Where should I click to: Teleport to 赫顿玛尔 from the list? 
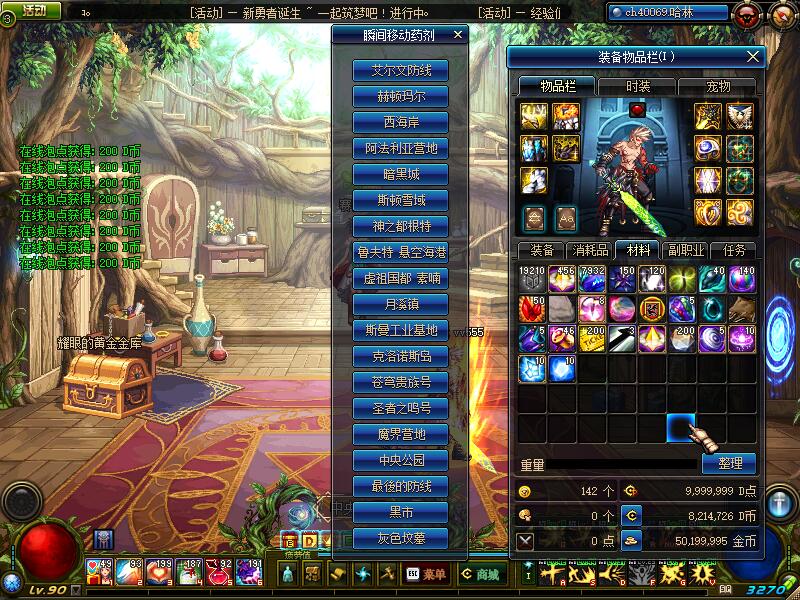[x=400, y=97]
